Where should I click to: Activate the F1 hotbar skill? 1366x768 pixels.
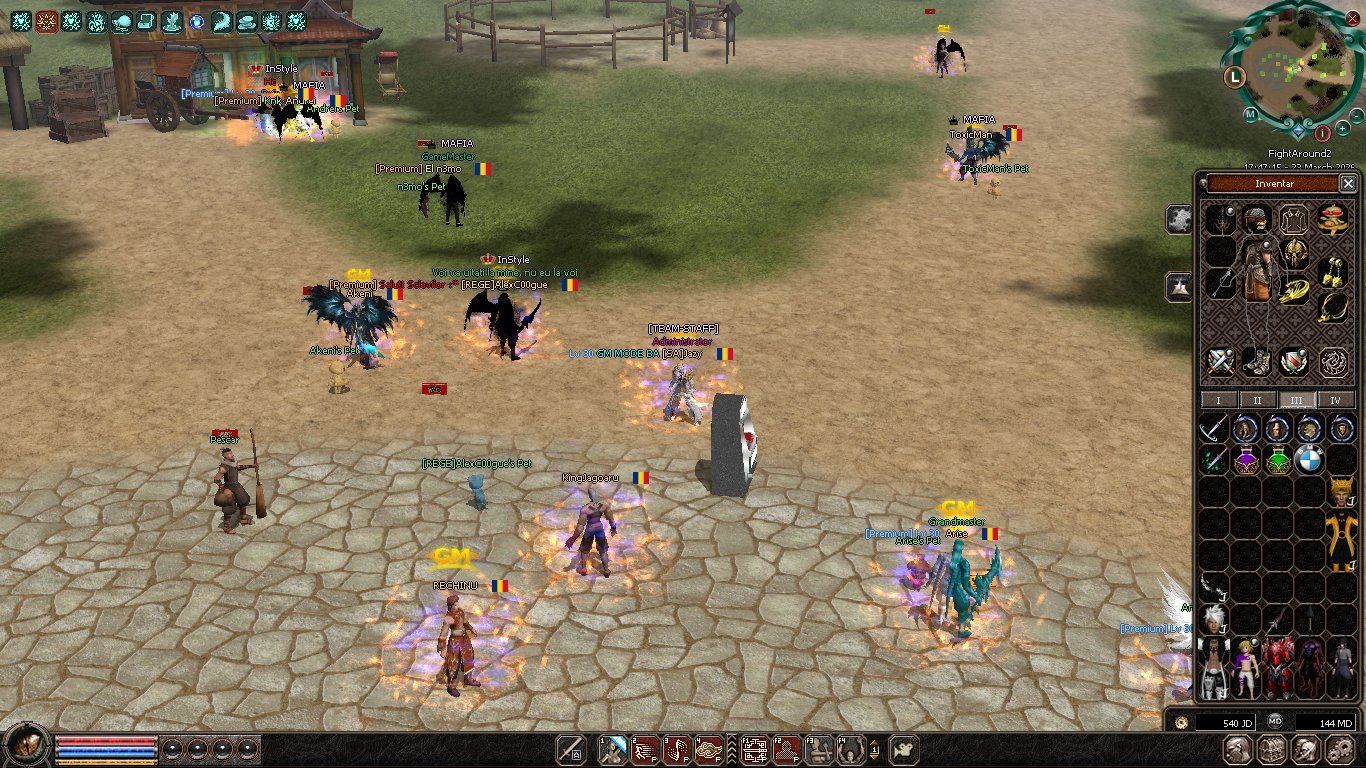coord(754,748)
